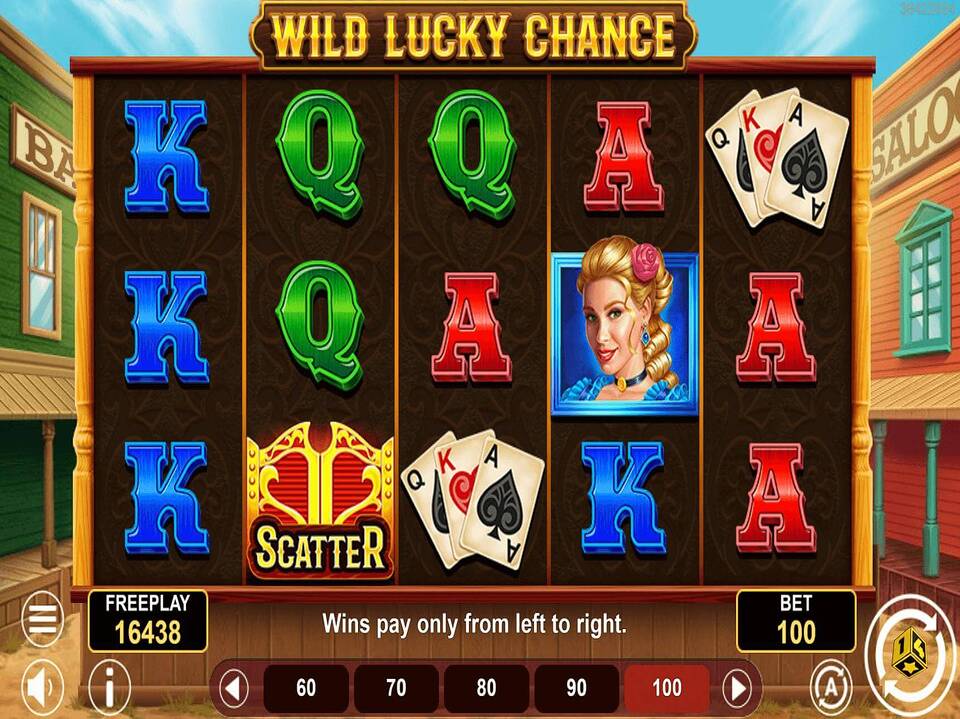This screenshot has width=960, height=719.
Task: Select the highlighted 100 bet value
Action: coord(666,688)
